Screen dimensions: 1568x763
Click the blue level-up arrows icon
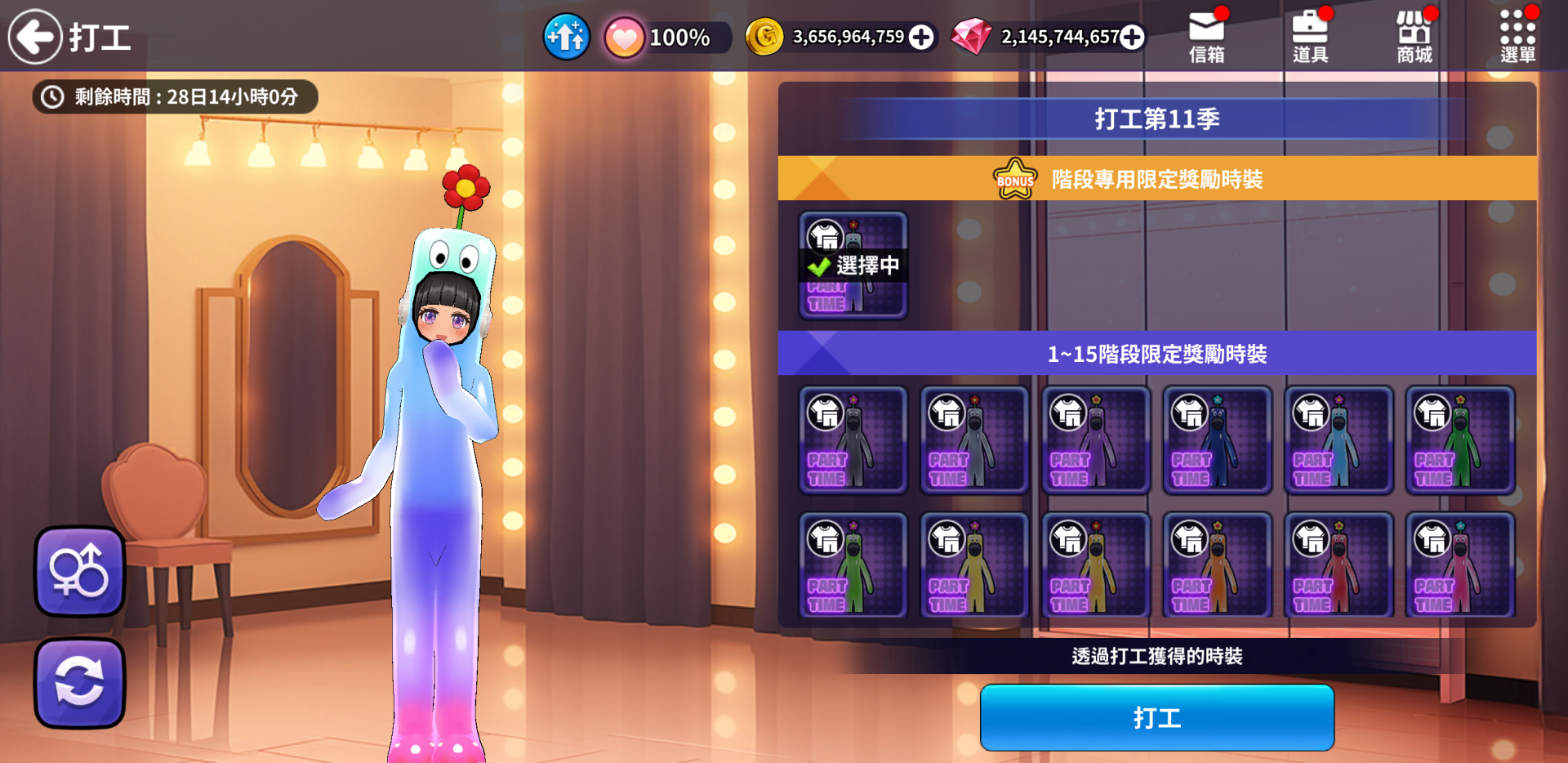tap(566, 37)
